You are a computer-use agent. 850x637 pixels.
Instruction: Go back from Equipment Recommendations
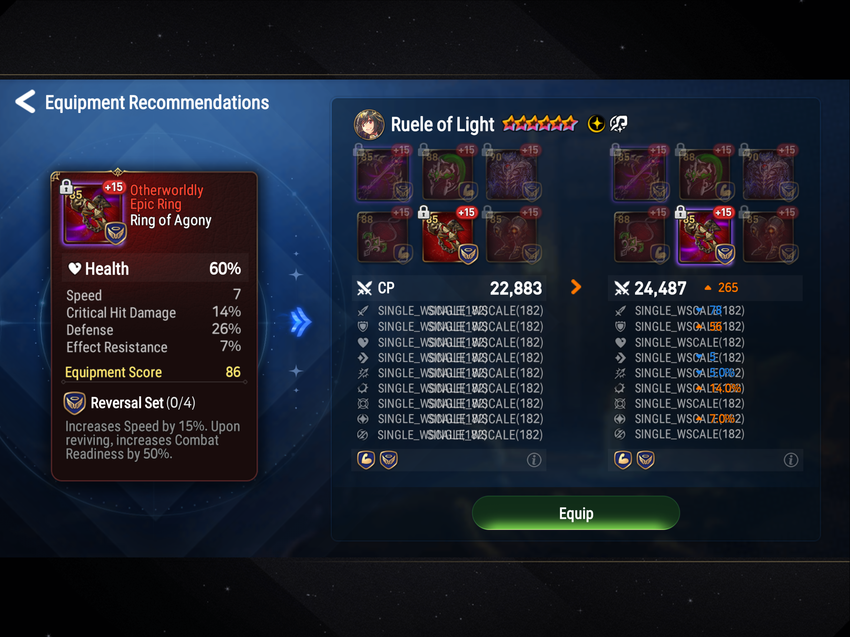click(25, 102)
